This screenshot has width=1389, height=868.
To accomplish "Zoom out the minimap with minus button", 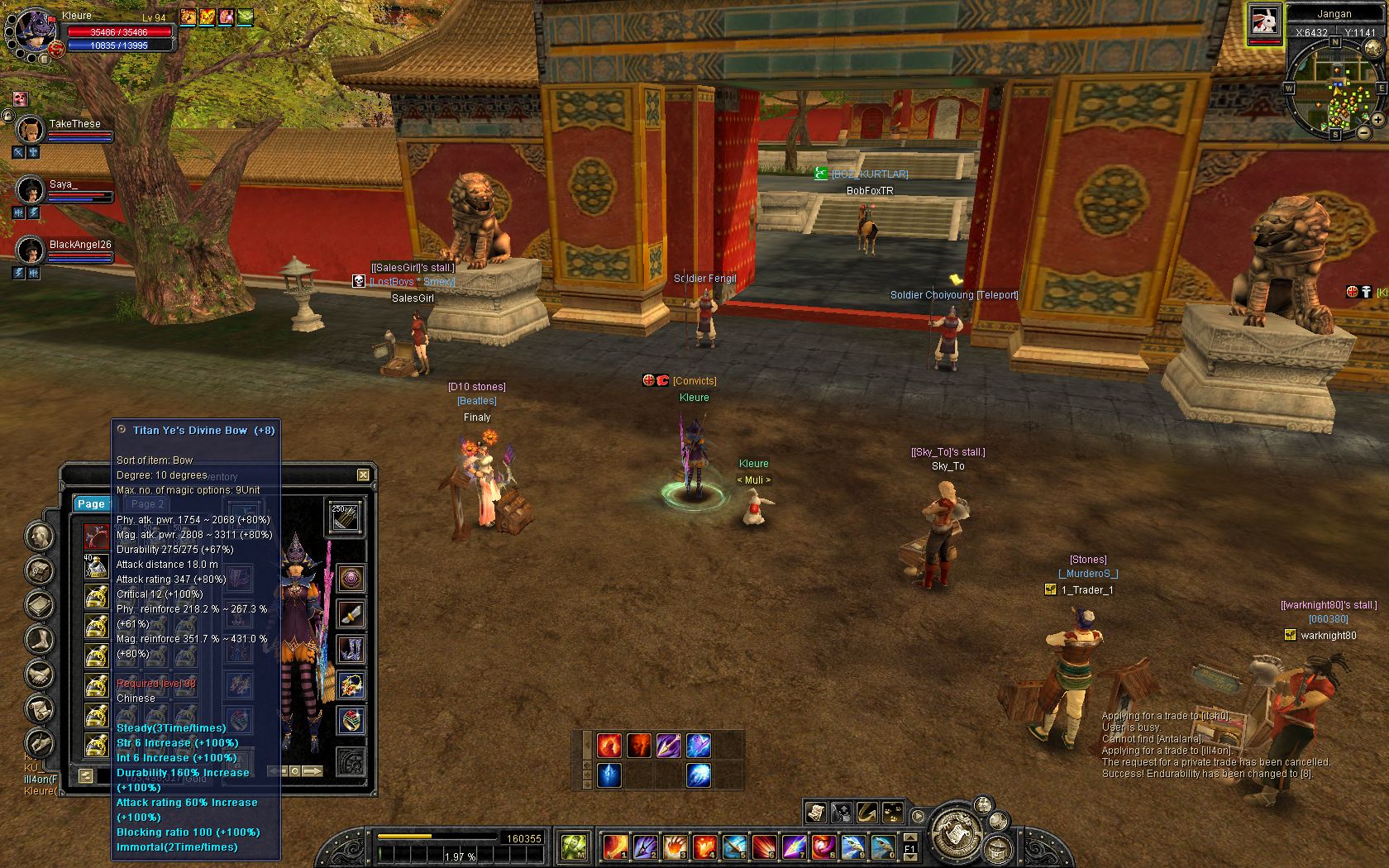I will 1364,132.
